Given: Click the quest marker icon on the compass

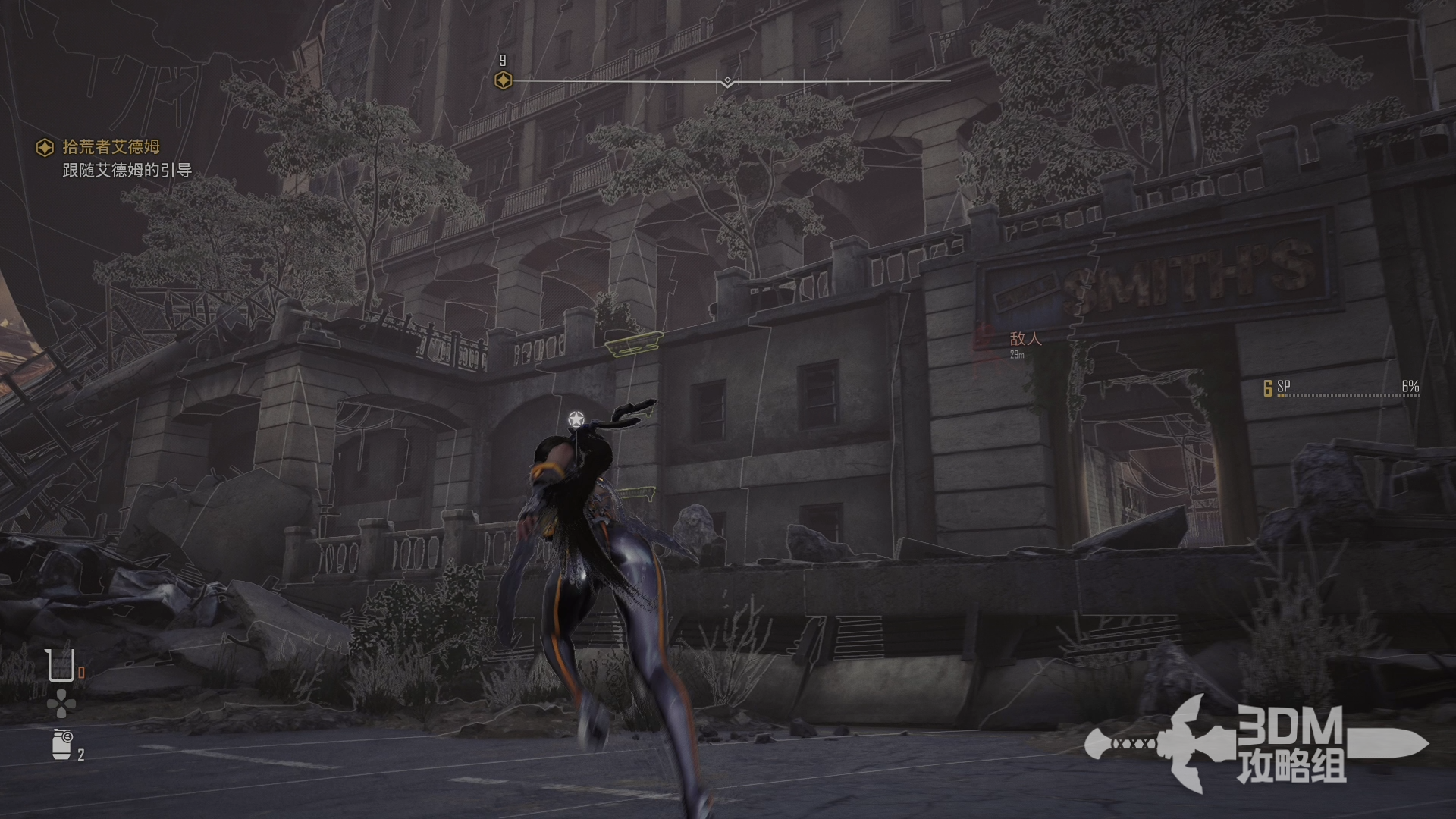Looking at the screenshot, I should click(x=503, y=80).
